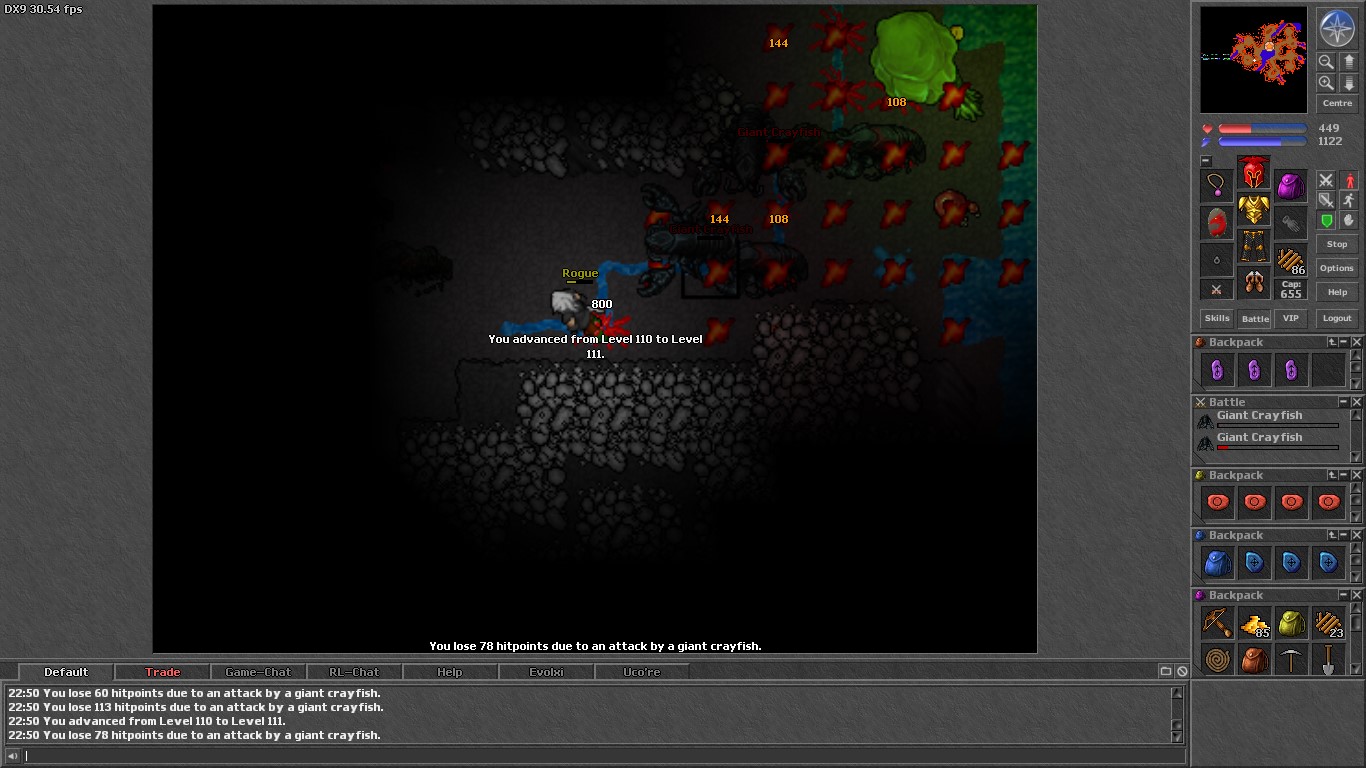Open the Options menu

[x=1337, y=268]
